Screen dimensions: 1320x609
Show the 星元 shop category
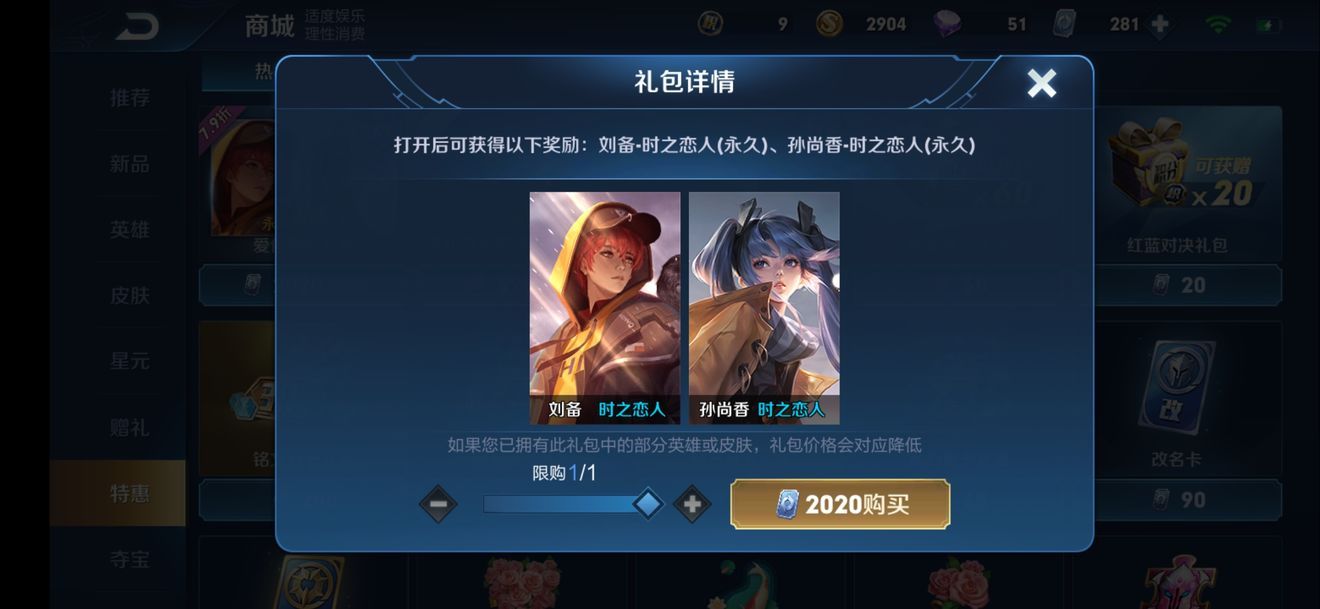click(129, 361)
